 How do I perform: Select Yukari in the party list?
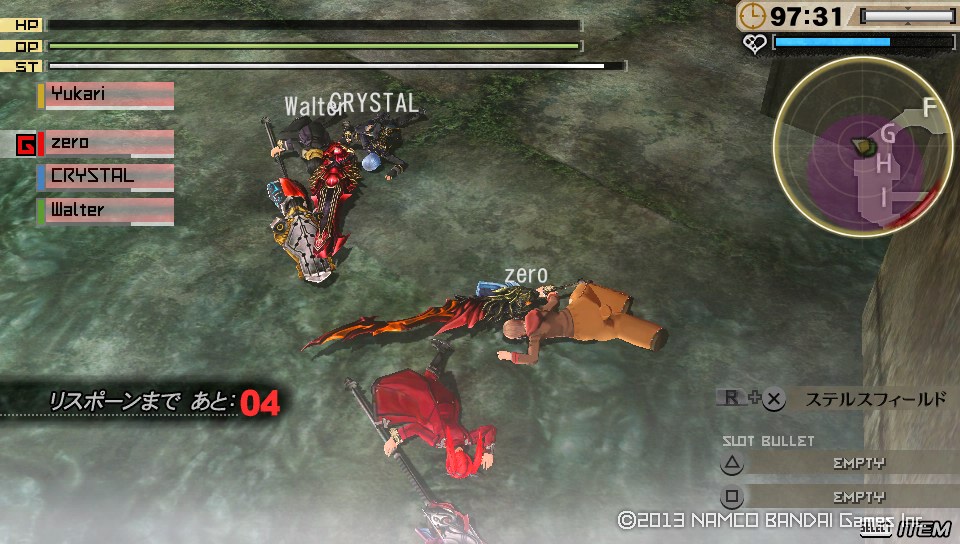point(106,95)
